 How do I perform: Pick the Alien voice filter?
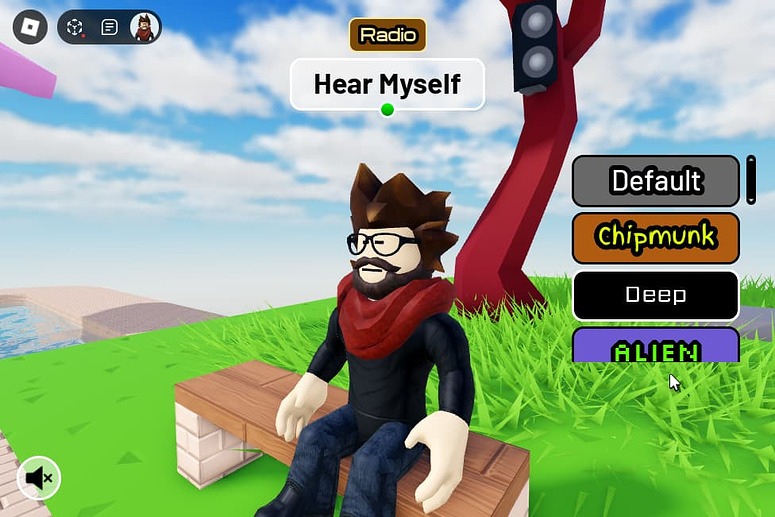pyautogui.click(x=655, y=347)
